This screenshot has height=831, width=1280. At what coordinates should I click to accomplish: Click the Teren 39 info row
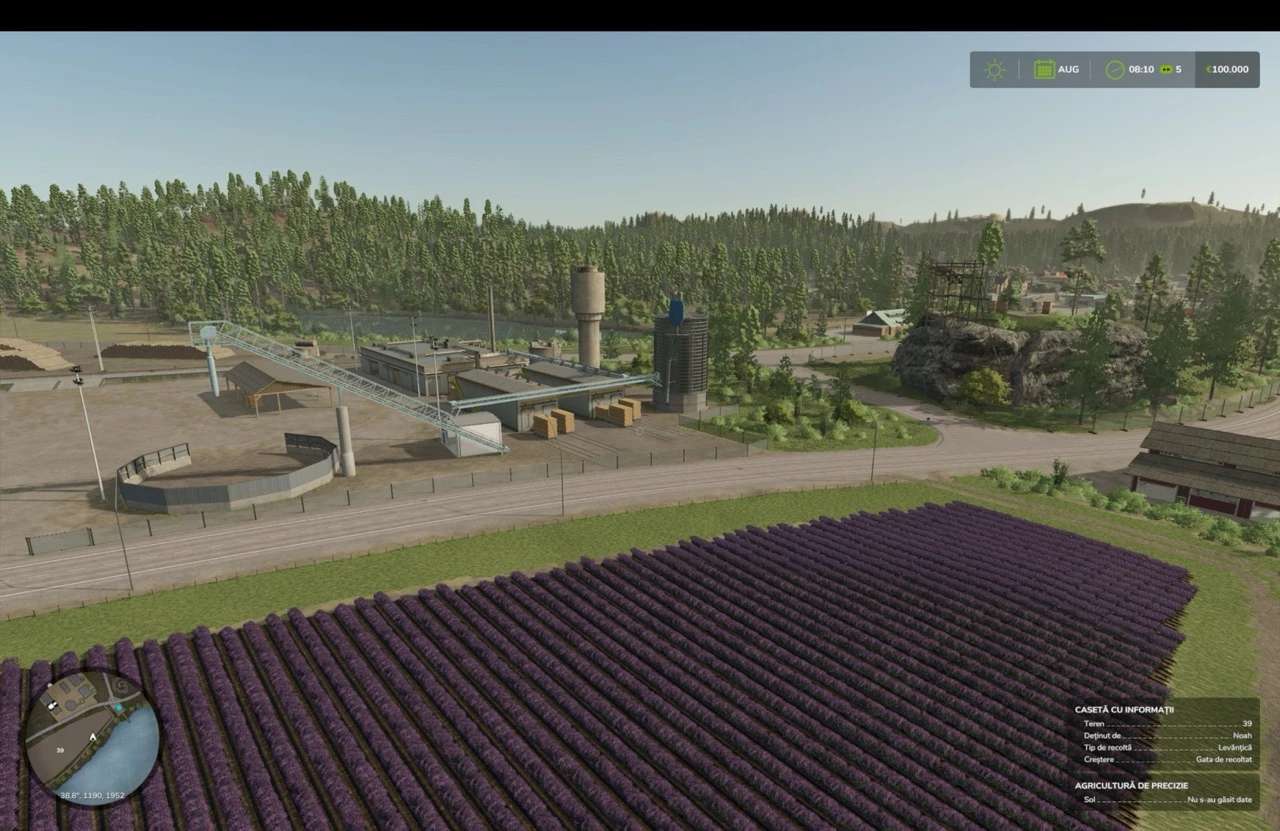tap(1168, 724)
